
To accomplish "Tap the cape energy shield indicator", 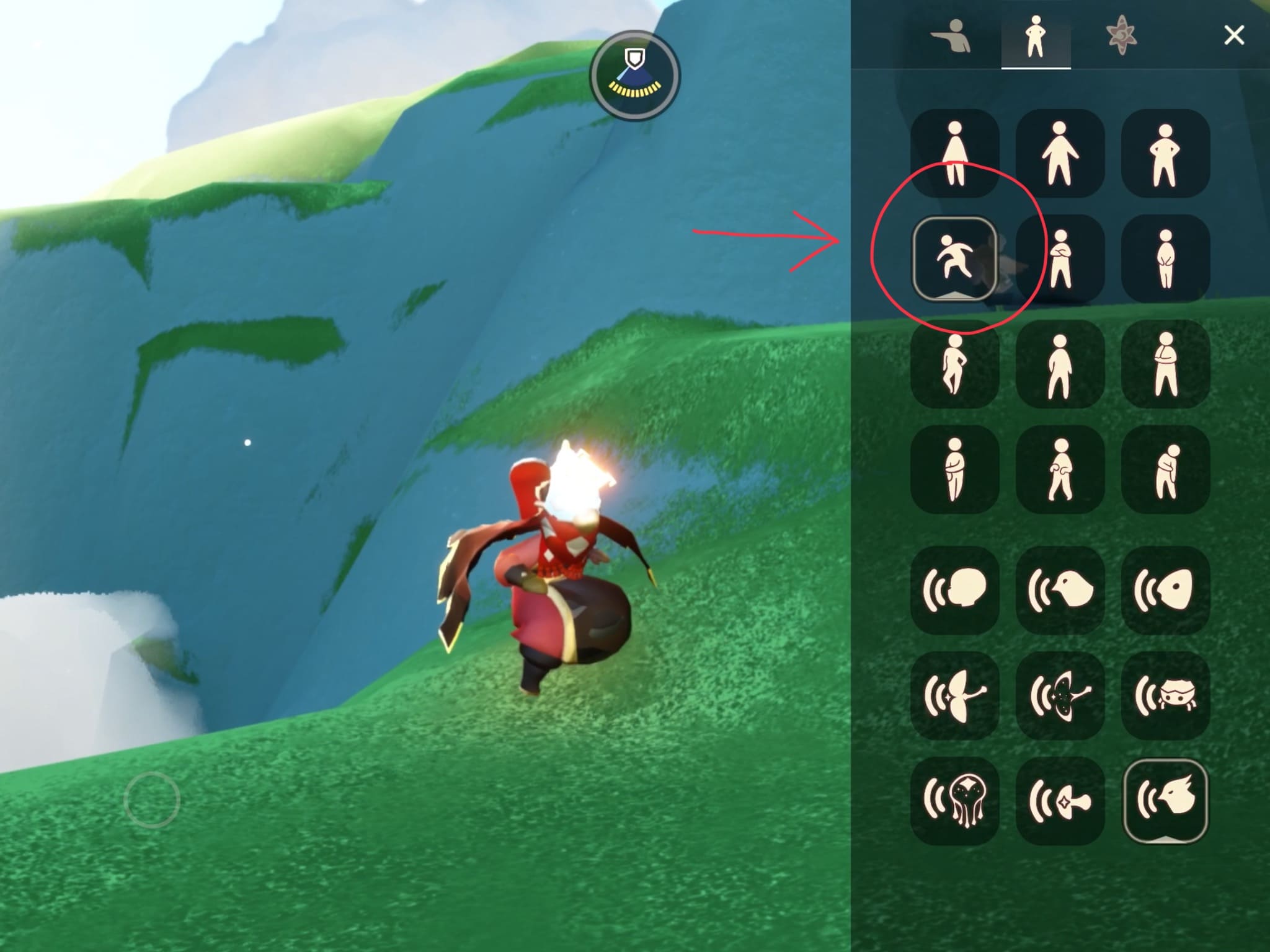I will (634, 76).
